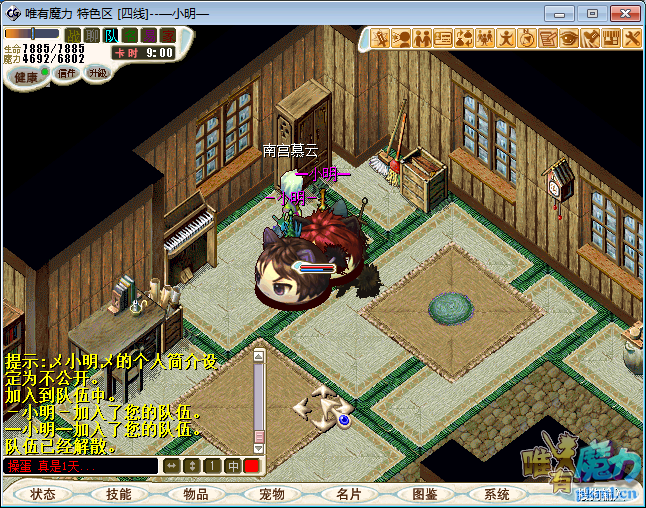Screen dimensions: 646x508
Task: Click in the chat input field
Action: pos(80,466)
